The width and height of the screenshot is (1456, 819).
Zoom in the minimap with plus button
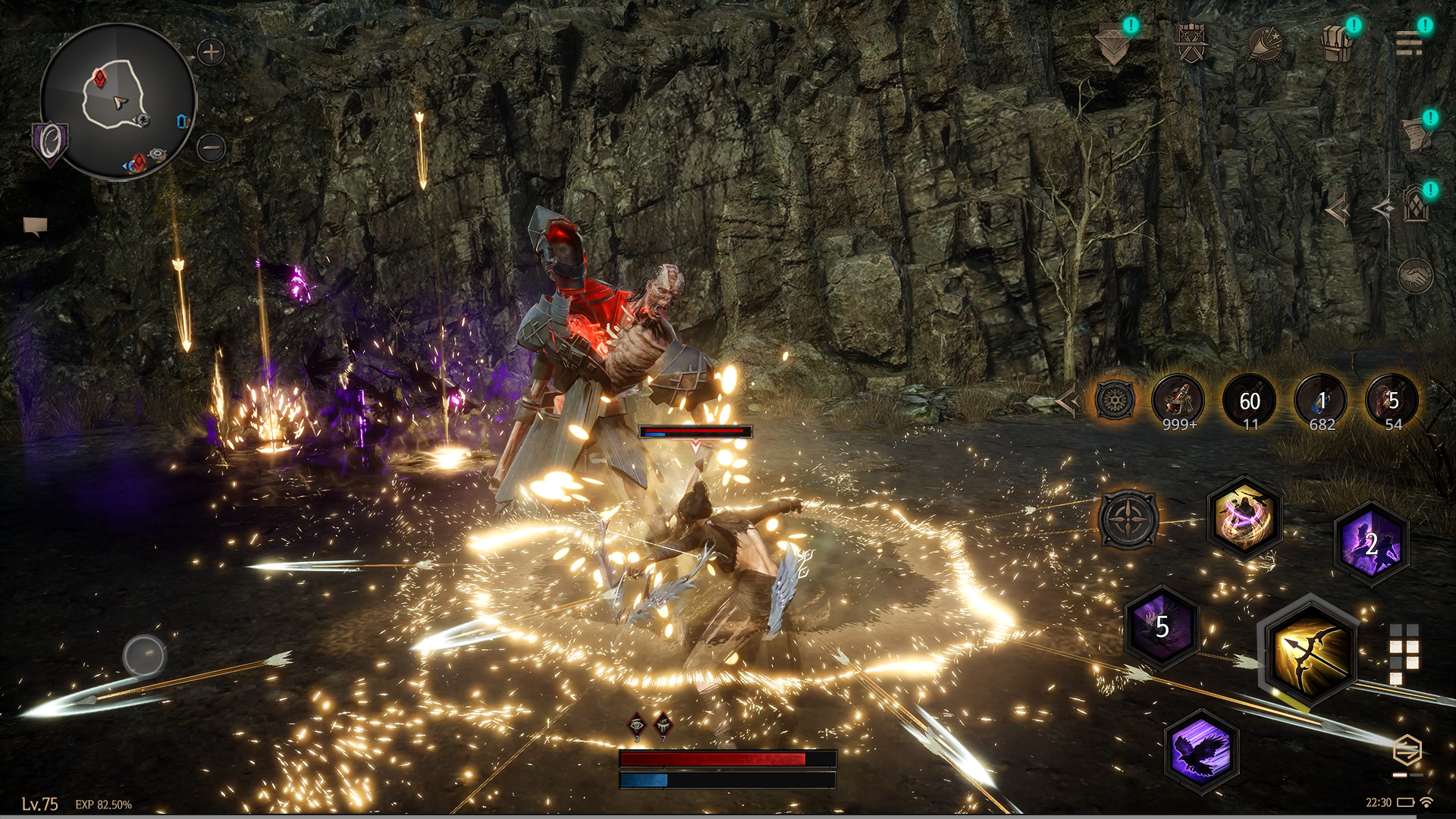pos(211,52)
